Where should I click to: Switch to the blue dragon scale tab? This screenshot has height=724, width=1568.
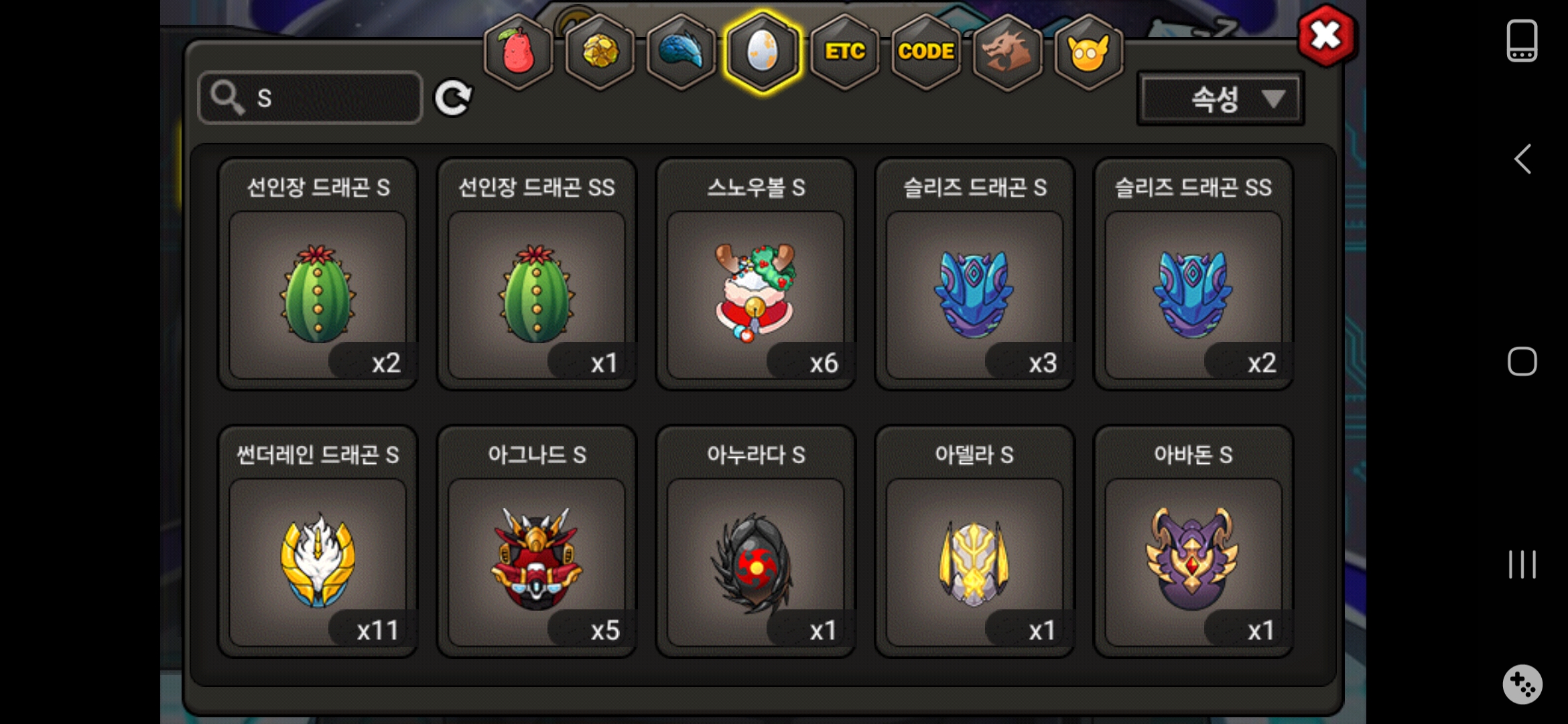pyautogui.click(x=681, y=52)
